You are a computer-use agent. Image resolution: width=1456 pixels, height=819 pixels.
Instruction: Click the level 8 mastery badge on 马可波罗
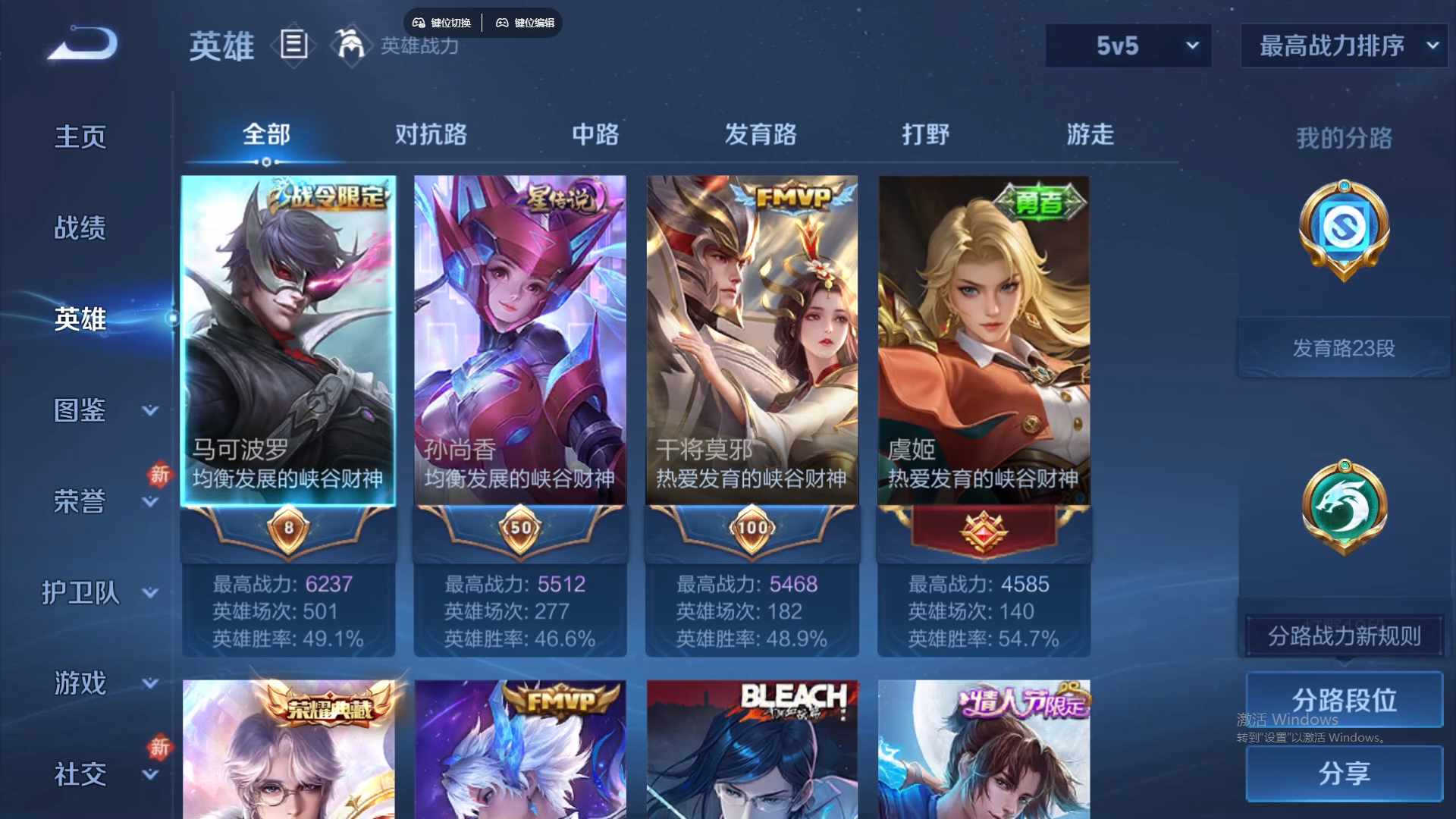[x=288, y=529]
